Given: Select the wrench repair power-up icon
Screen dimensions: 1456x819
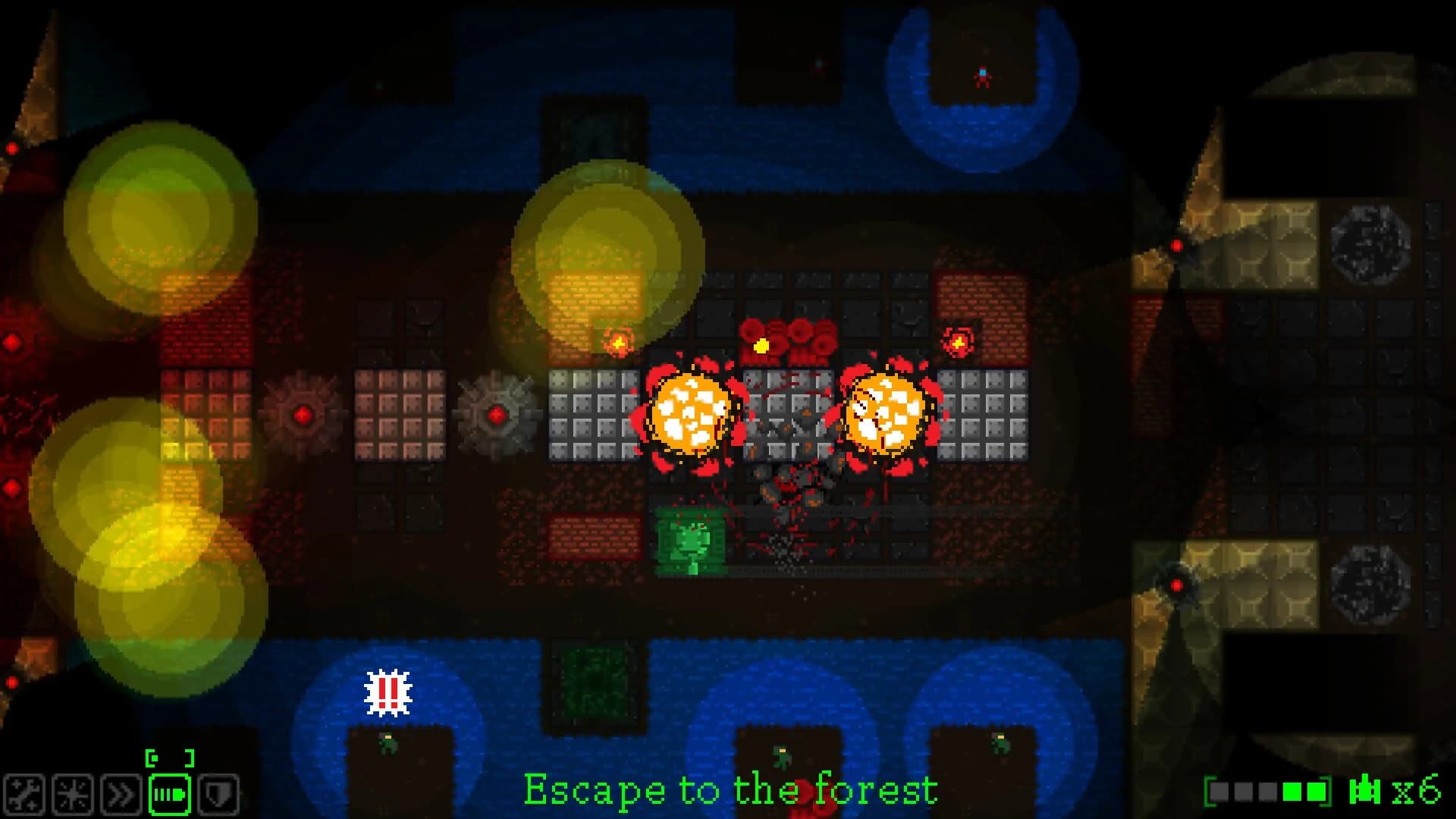Looking at the screenshot, I should click(x=25, y=793).
